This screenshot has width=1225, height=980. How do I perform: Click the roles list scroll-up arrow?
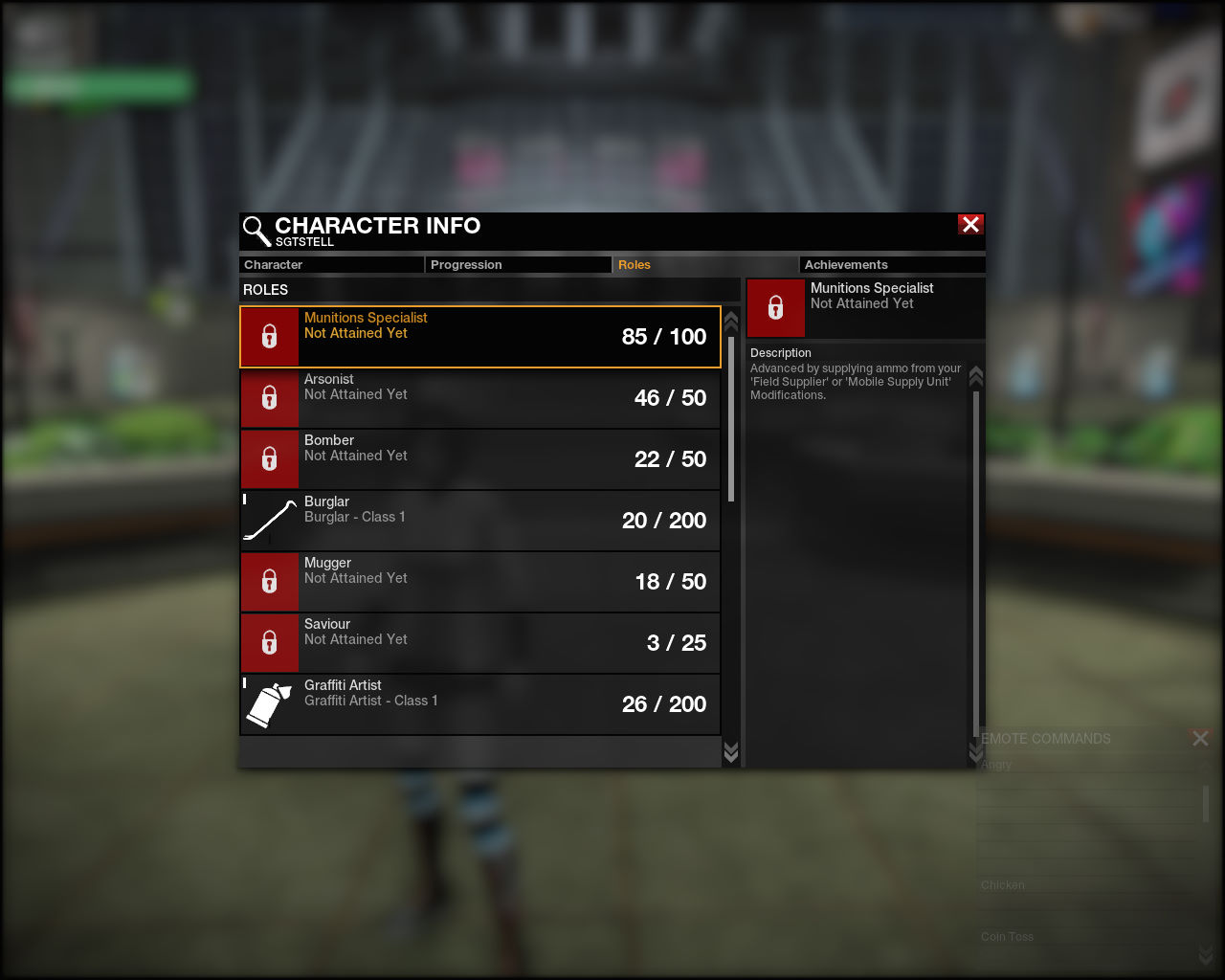click(x=731, y=320)
